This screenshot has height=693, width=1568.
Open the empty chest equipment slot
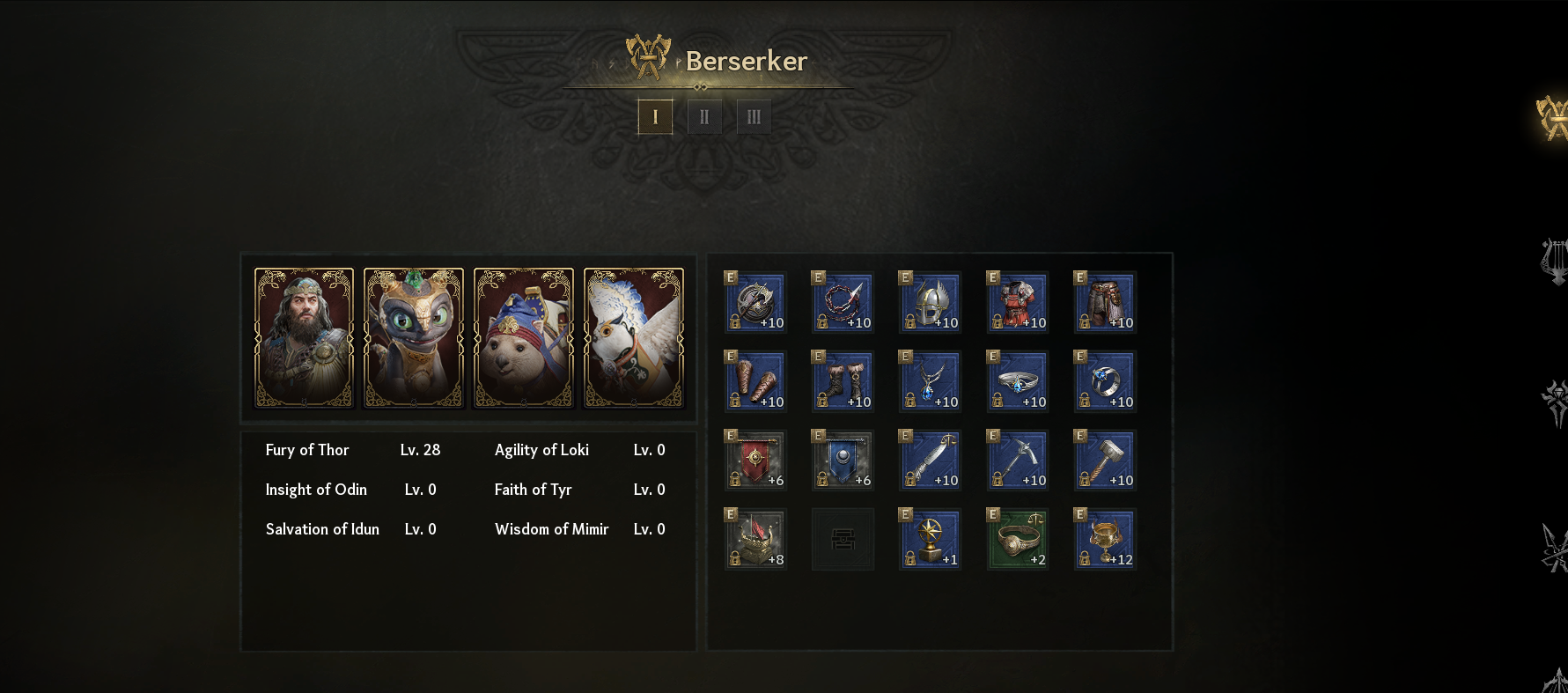point(843,539)
